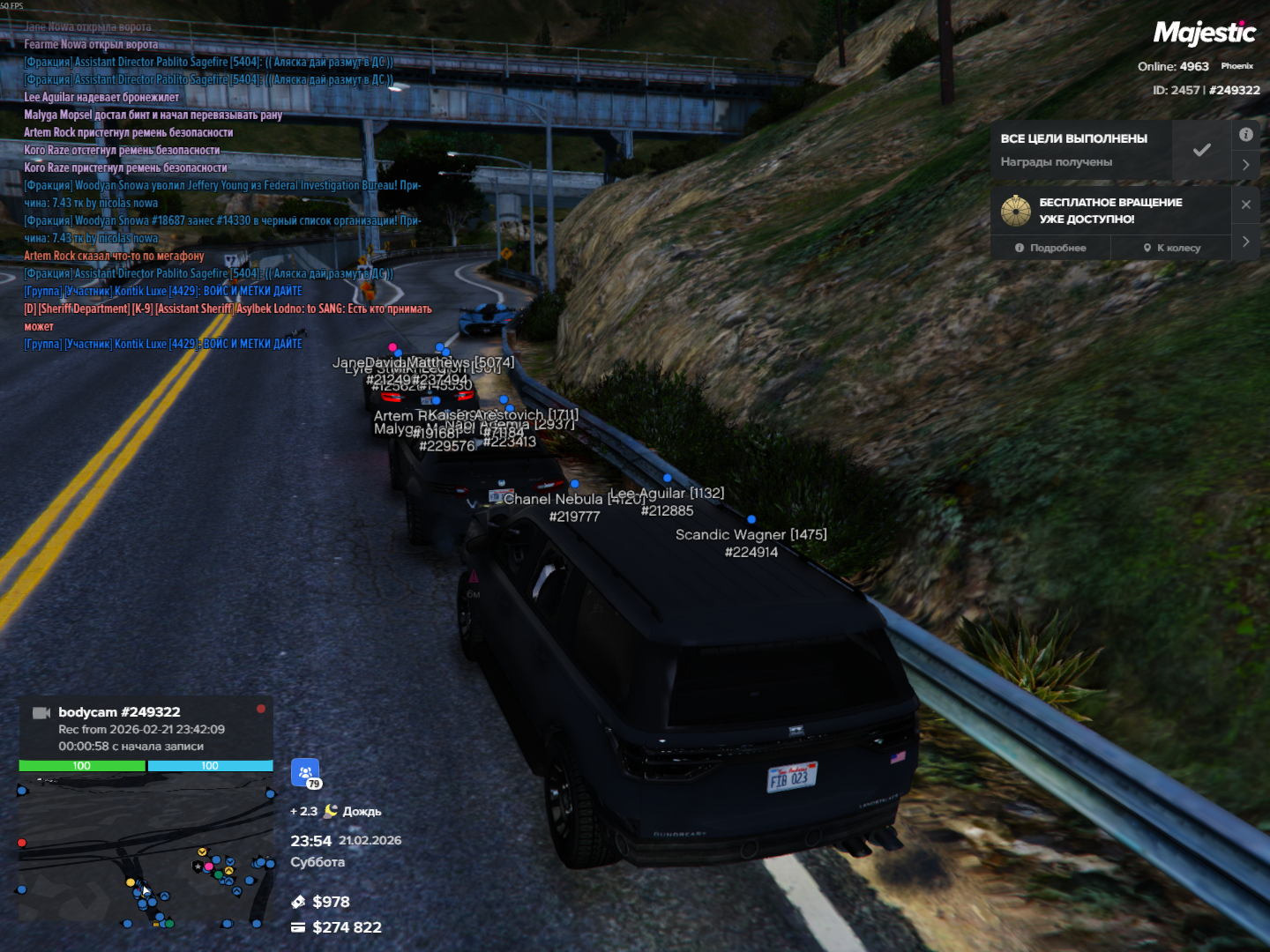The width and height of the screenshot is (1270, 952).
Task: Click the checkmark on completed goals
Action: coord(1201,150)
